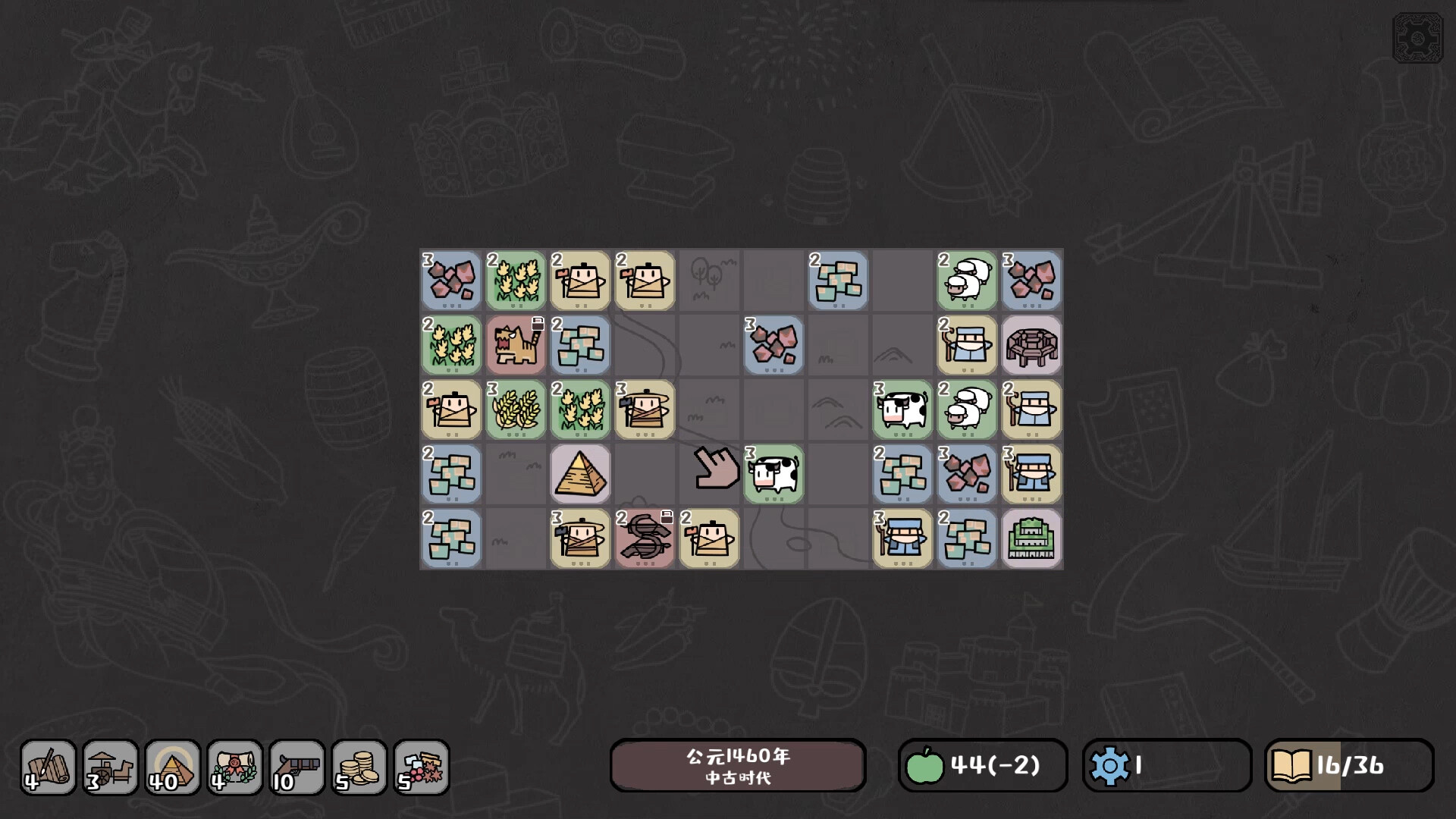Select the gold coins icon showing 5

click(x=358, y=767)
